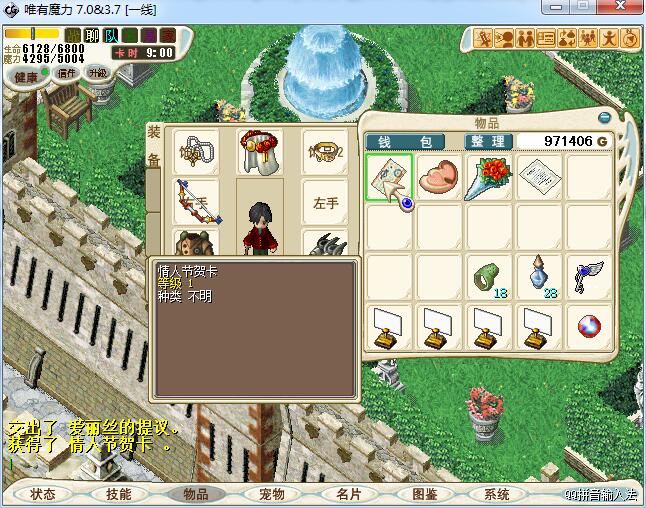This screenshot has width=646, height=508.
Task: Select the Valentine's card item slot
Action: click(x=389, y=178)
